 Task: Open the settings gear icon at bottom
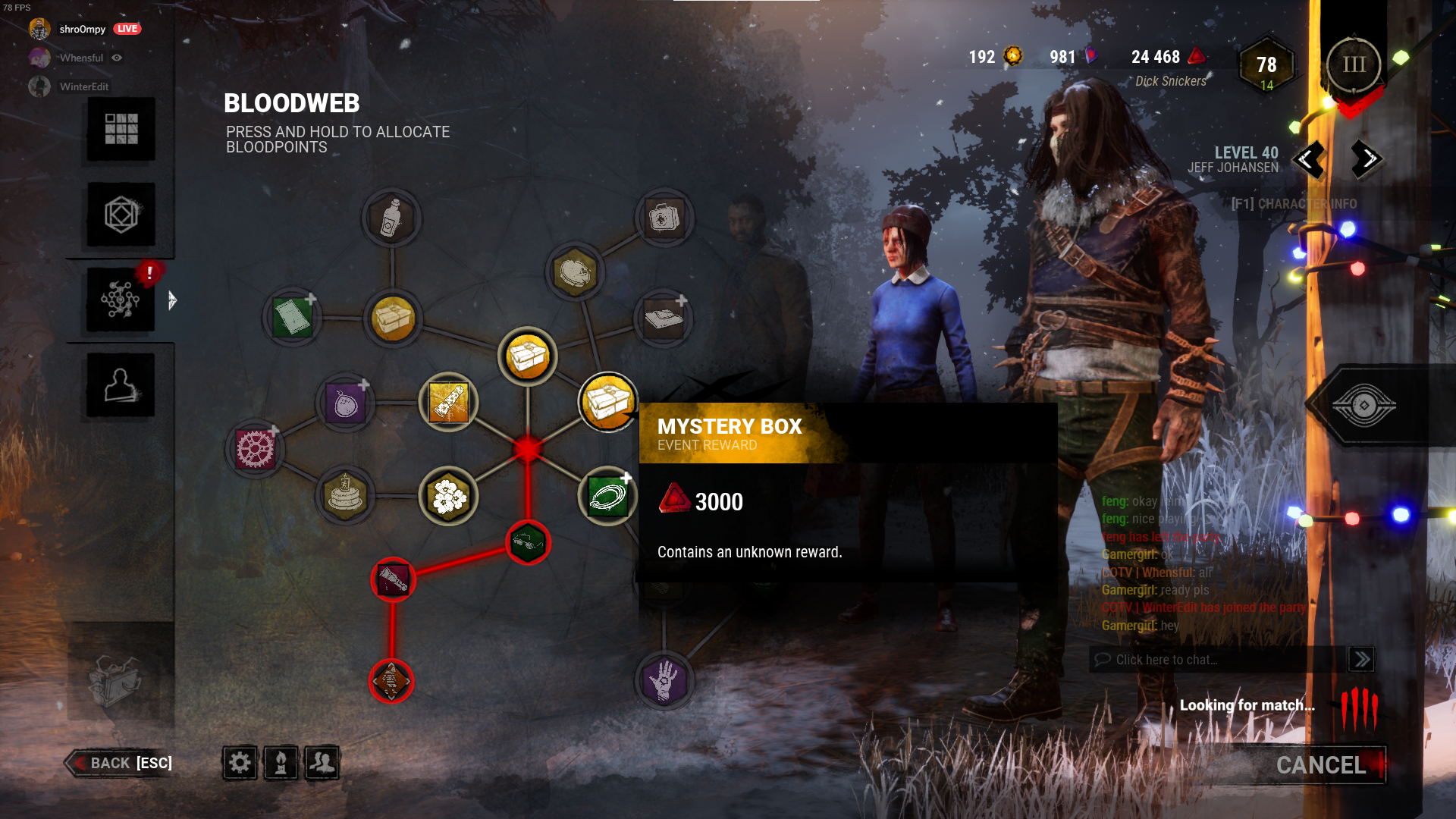pos(239,764)
